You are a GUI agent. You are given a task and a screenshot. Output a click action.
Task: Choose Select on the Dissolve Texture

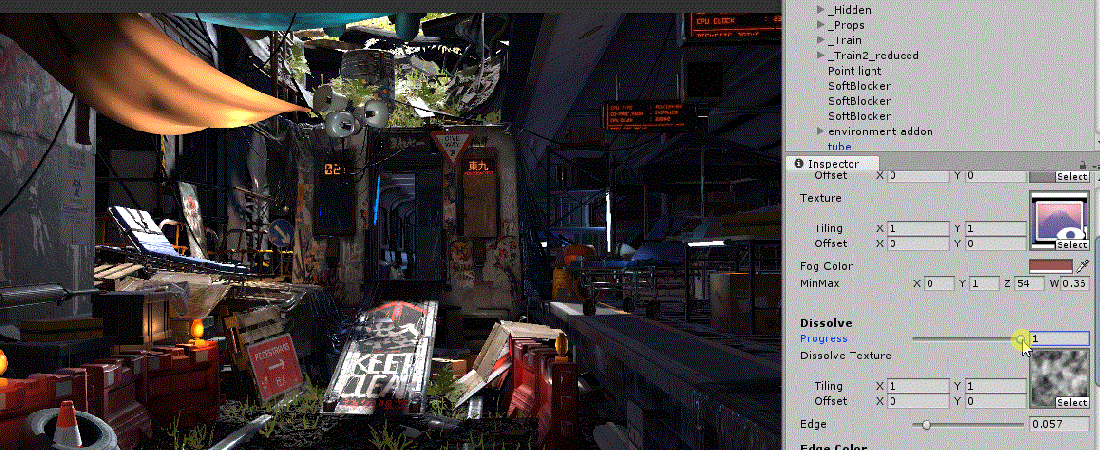coord(1073,403)
